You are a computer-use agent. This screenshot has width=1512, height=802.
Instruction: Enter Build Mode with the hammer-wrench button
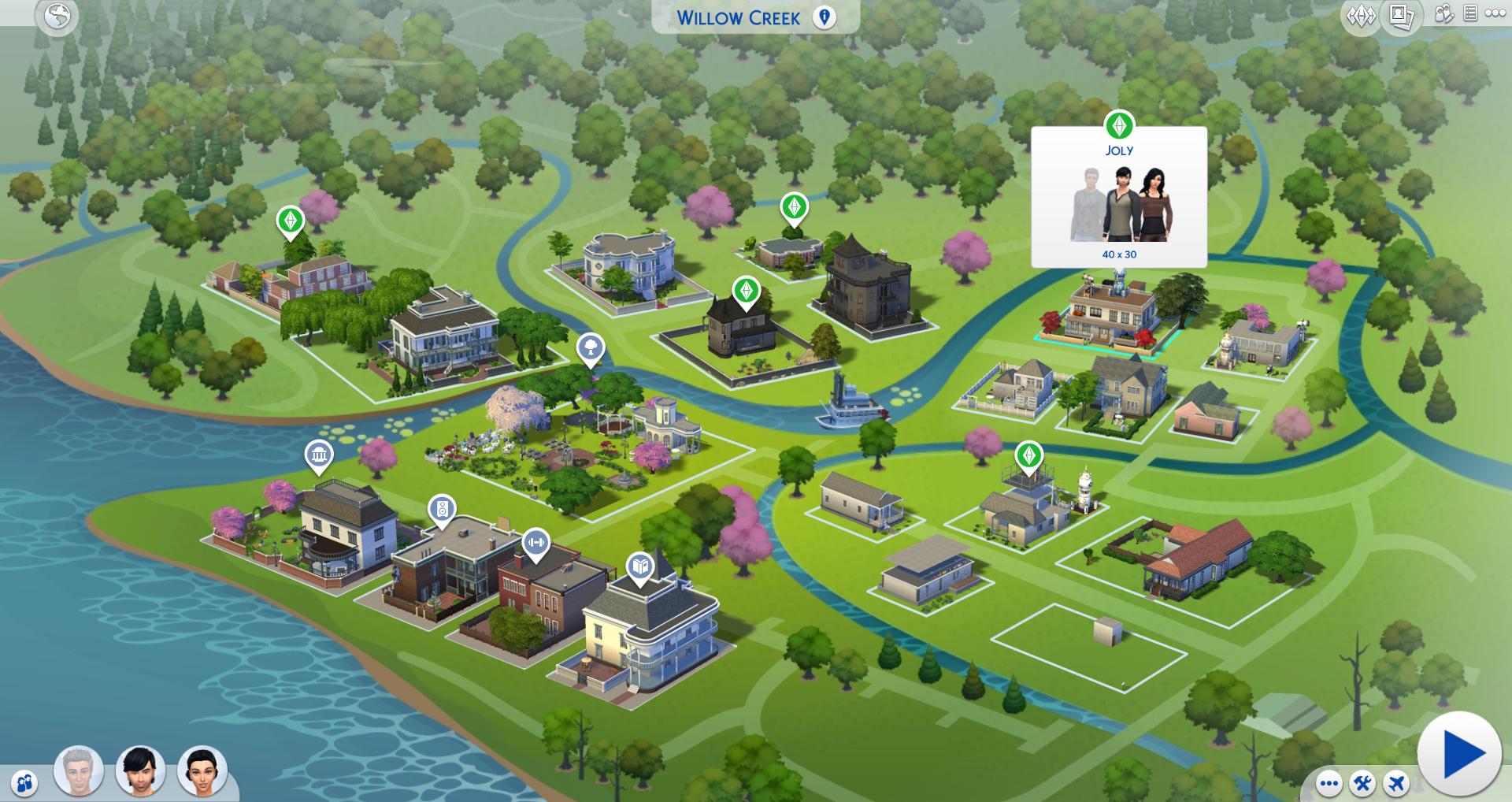click(1363, 784)
